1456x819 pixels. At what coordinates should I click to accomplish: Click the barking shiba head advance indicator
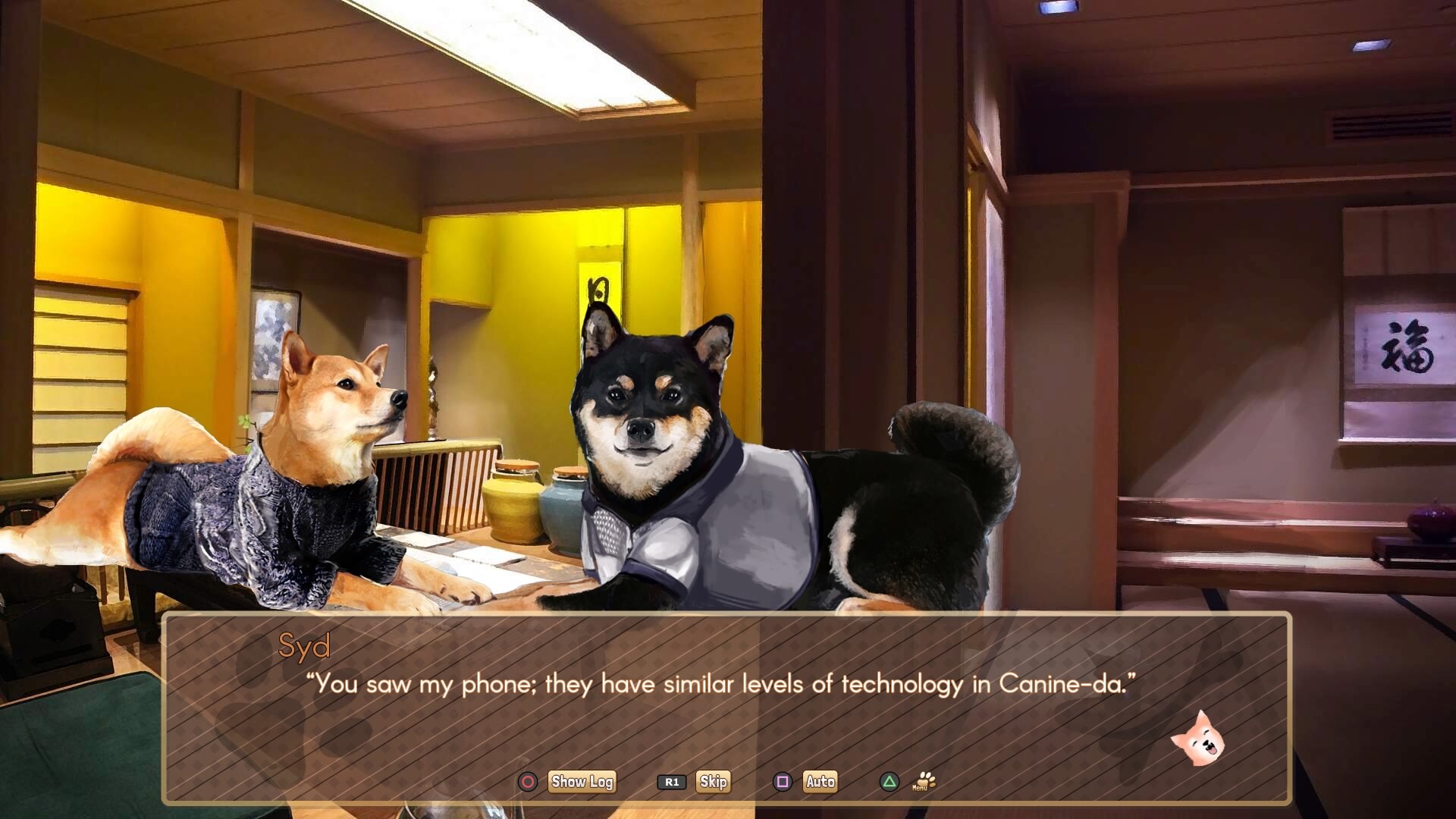pyautogui.click(x=1200, y=737)
